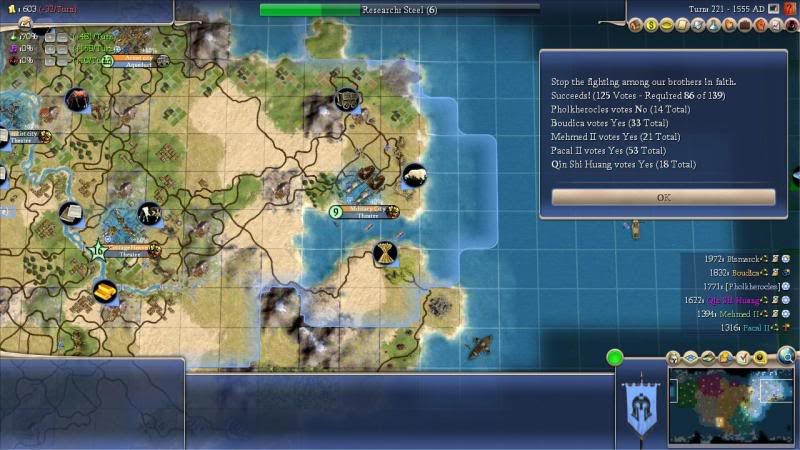800x450 pixels.
Task: Decrease the research rate with minus button
Action: click(x=62, y=36)
